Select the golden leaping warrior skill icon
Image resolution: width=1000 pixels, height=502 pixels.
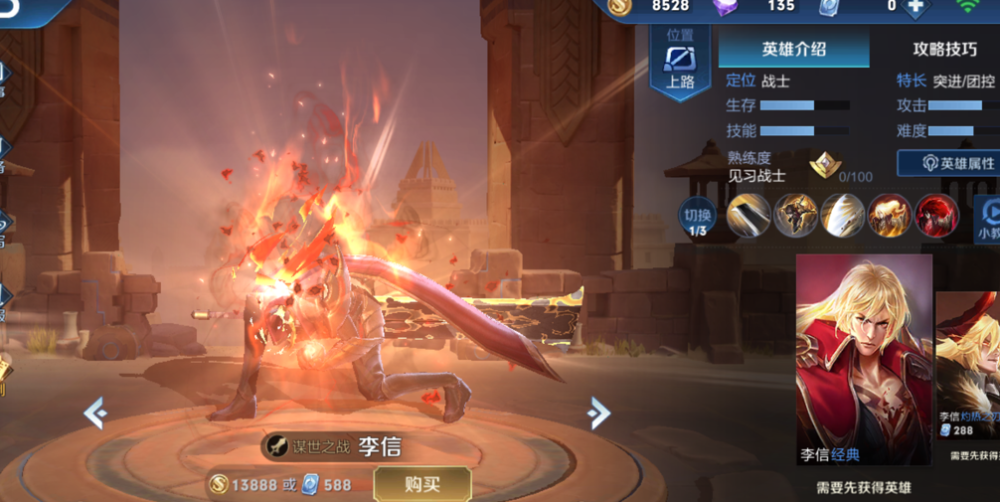pyautogui.click(x=796, y=215)
